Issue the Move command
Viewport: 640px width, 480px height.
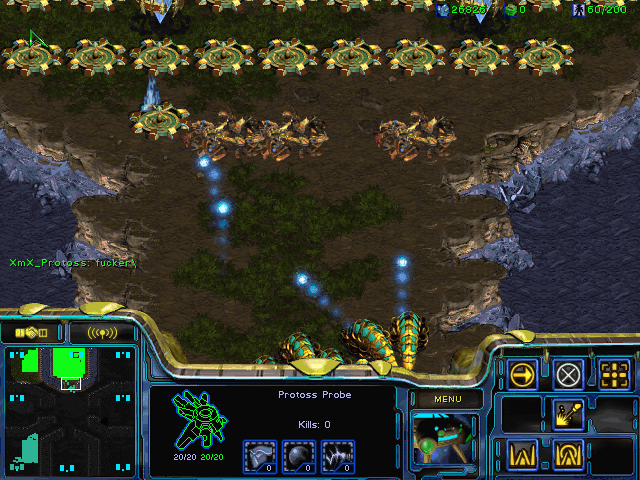coord(522,375)
